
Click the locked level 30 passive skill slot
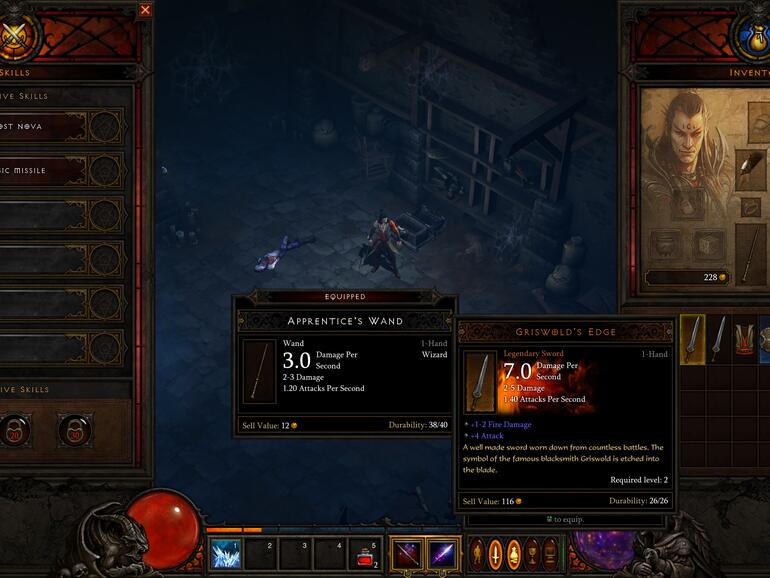click(x=73, y=430)
